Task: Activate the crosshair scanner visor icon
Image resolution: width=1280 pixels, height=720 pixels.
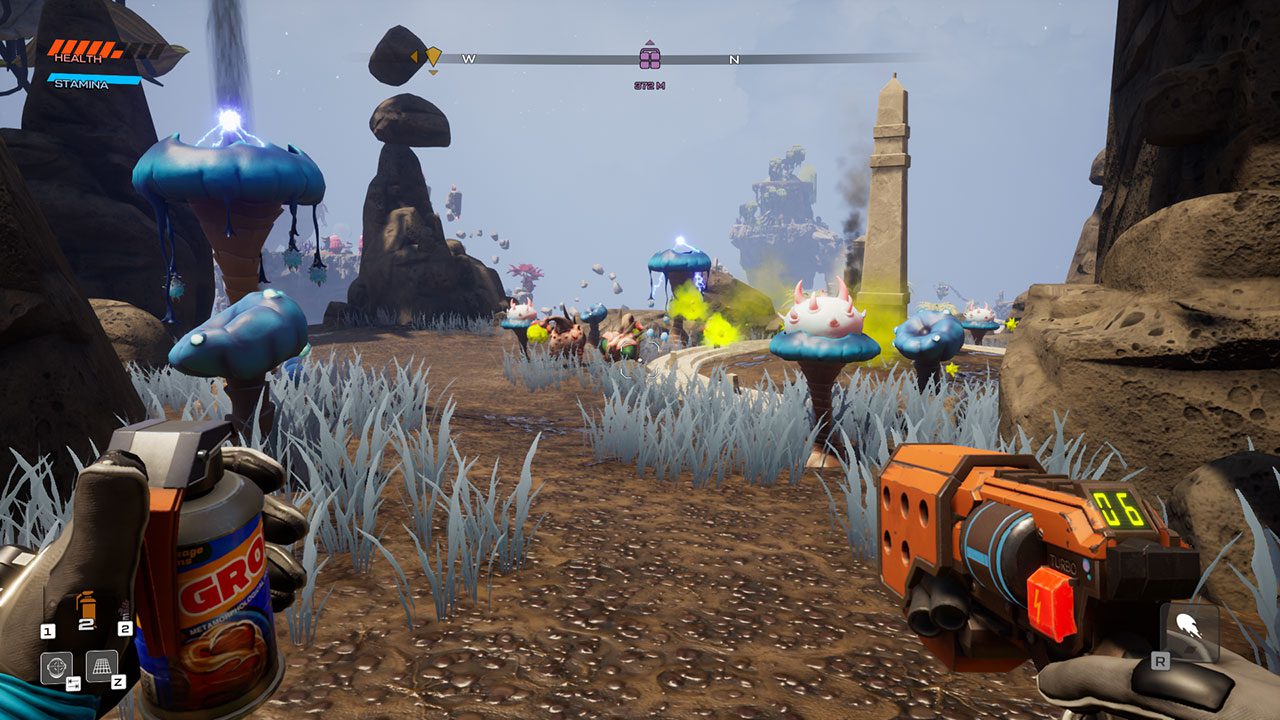Action: tap(55, 667)
